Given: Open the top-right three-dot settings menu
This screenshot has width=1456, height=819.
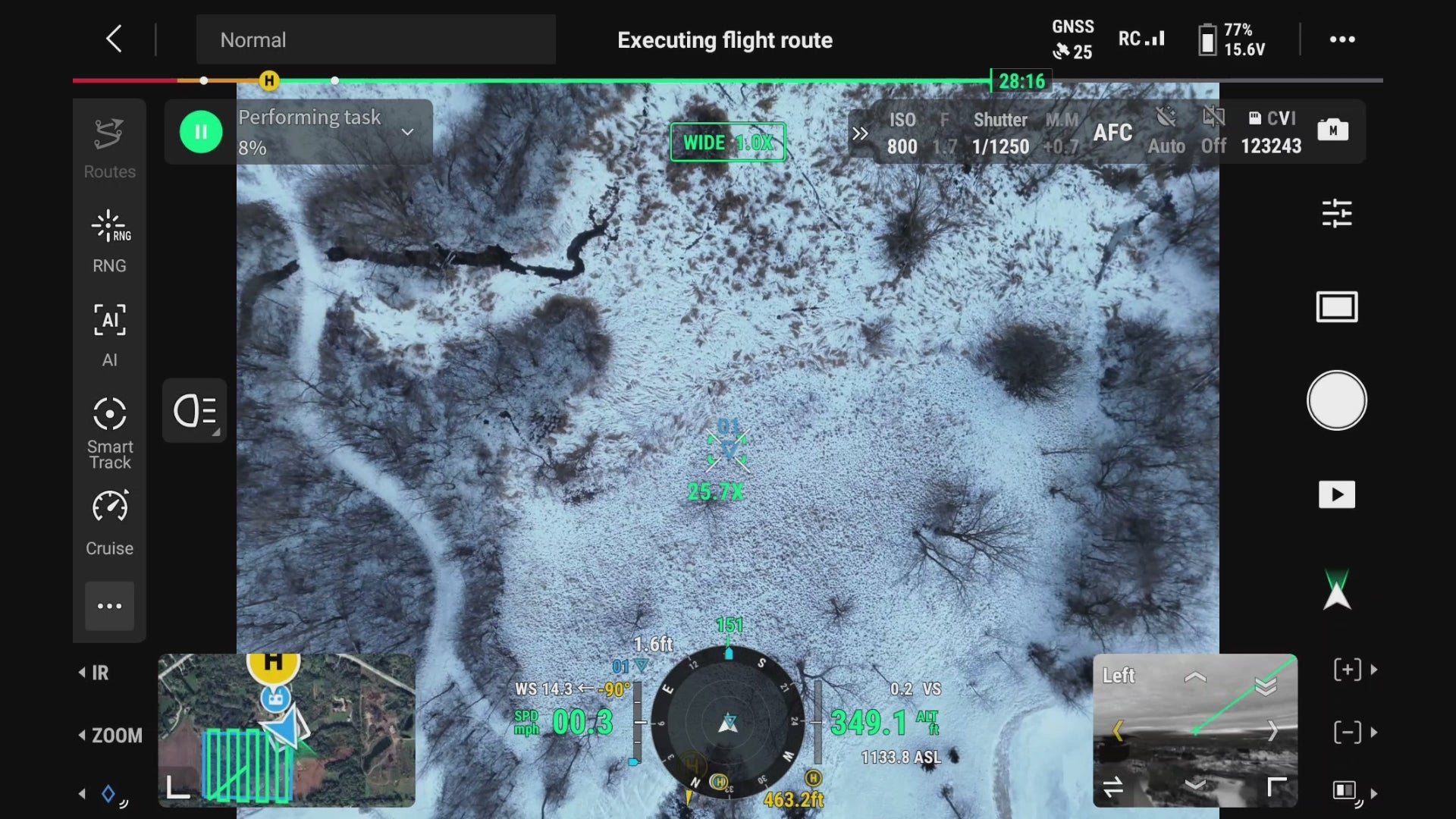Looking at the screenshot, I should coord(1341,39).
